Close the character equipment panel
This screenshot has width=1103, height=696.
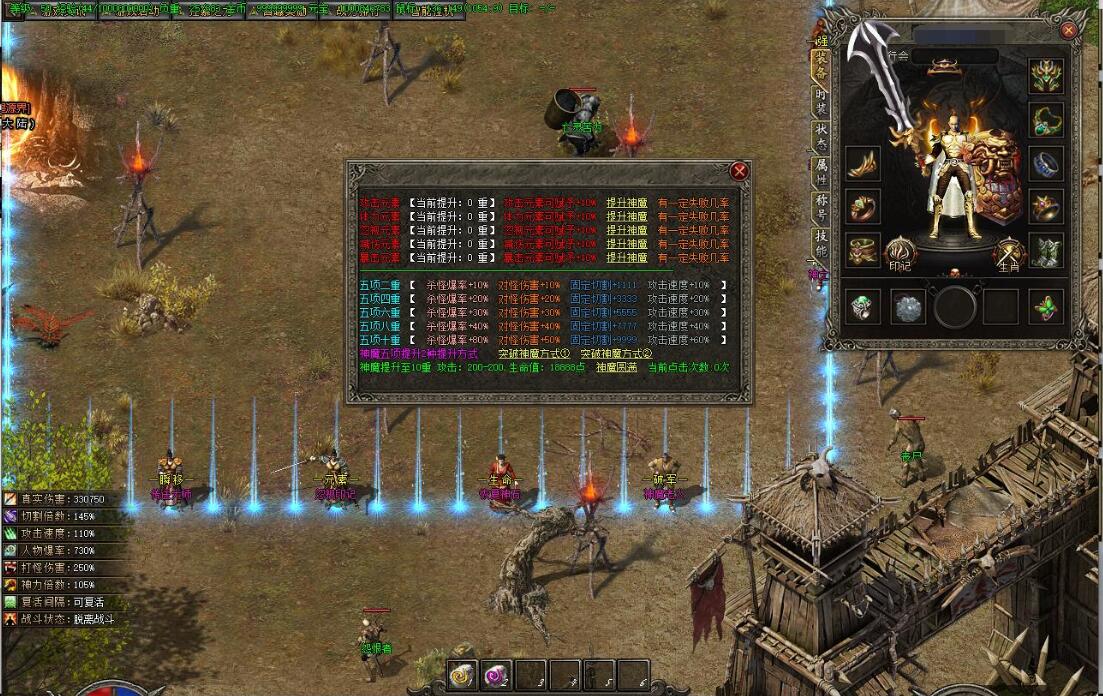[x=1068, y=31]
